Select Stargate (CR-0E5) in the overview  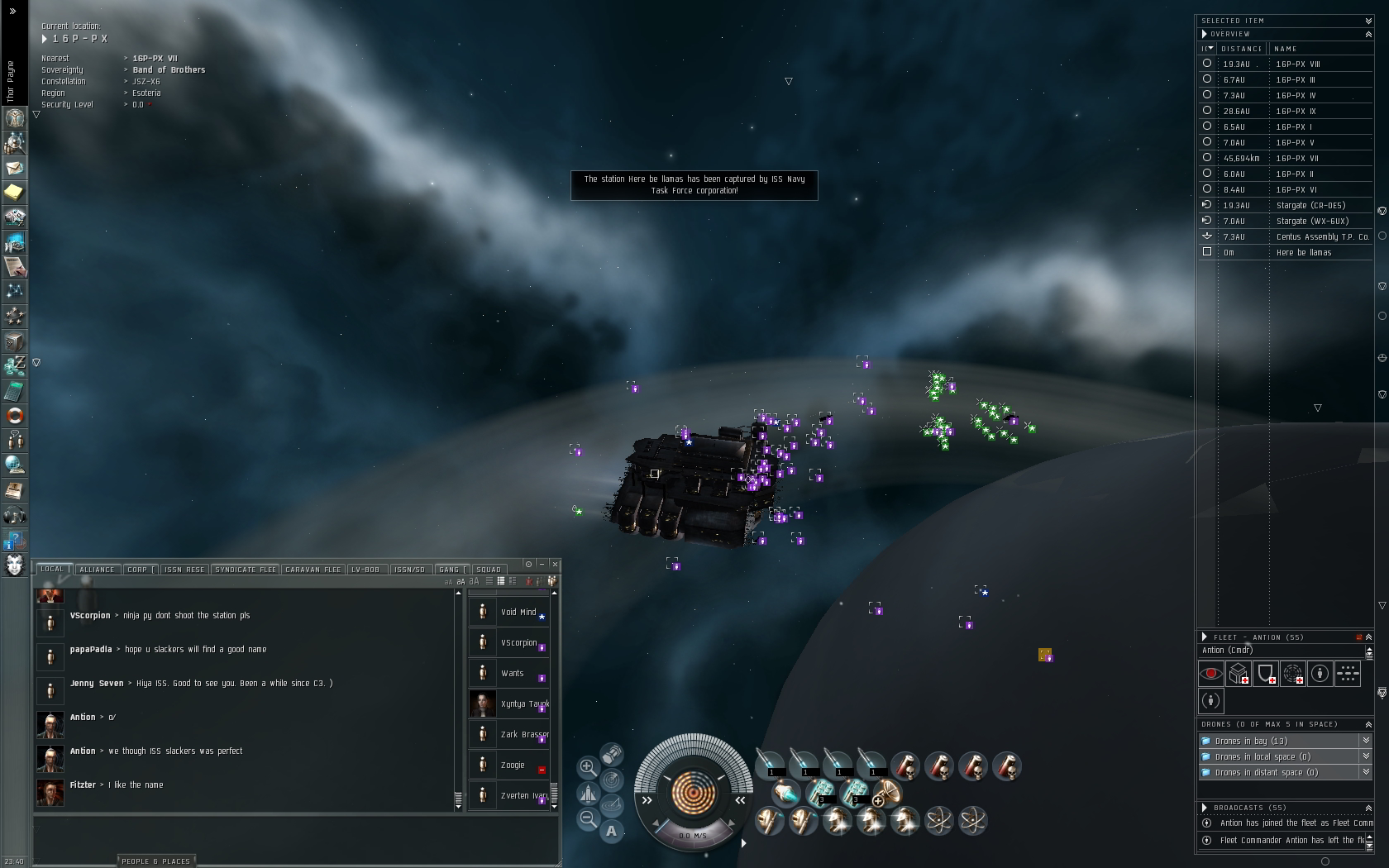1310,205
